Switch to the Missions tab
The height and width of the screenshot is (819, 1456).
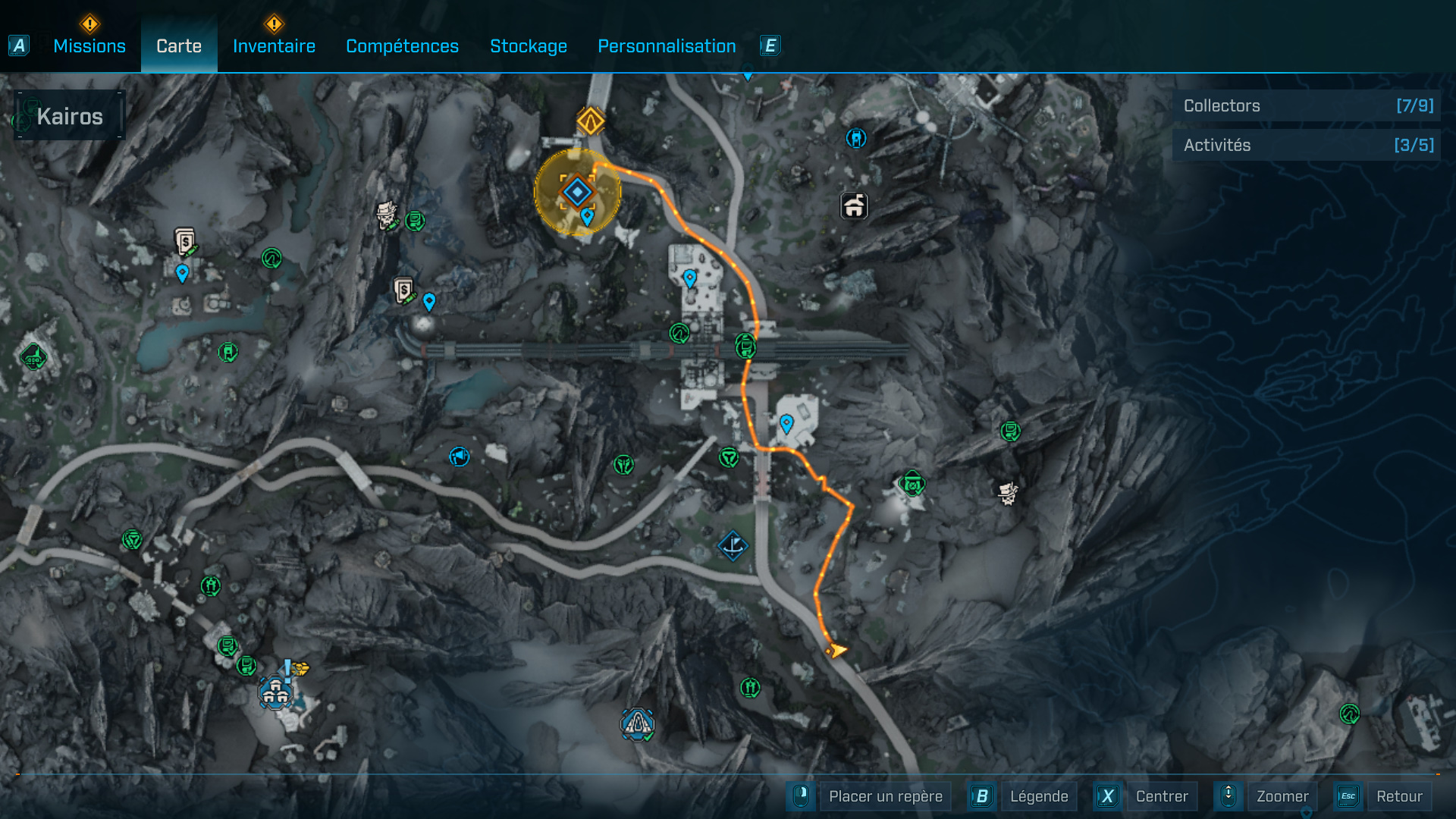pyautogui.click(x=89, y=46)
